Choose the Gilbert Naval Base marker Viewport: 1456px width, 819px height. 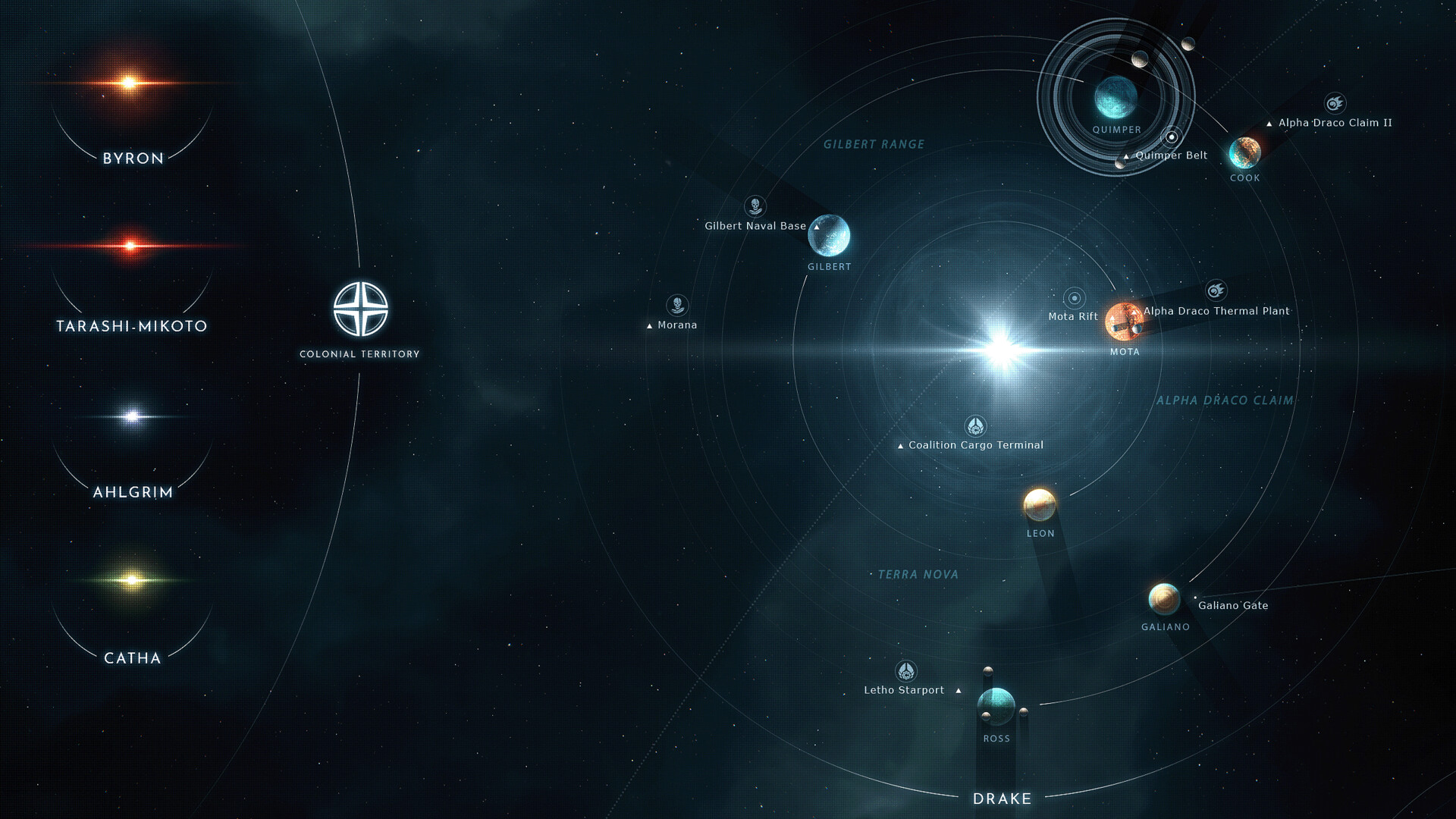pos(755,206)
